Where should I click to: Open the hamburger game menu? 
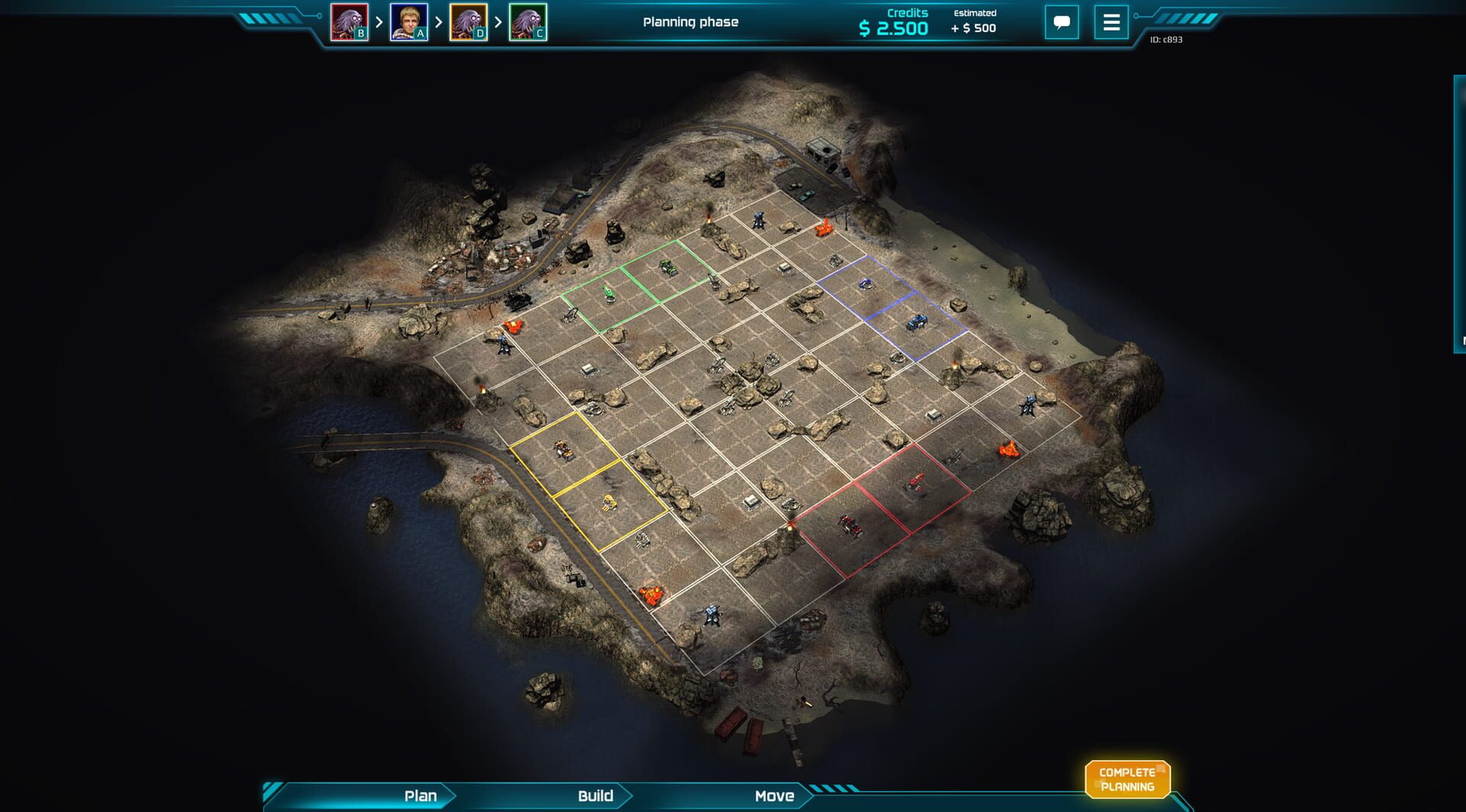click(1111, 22)
